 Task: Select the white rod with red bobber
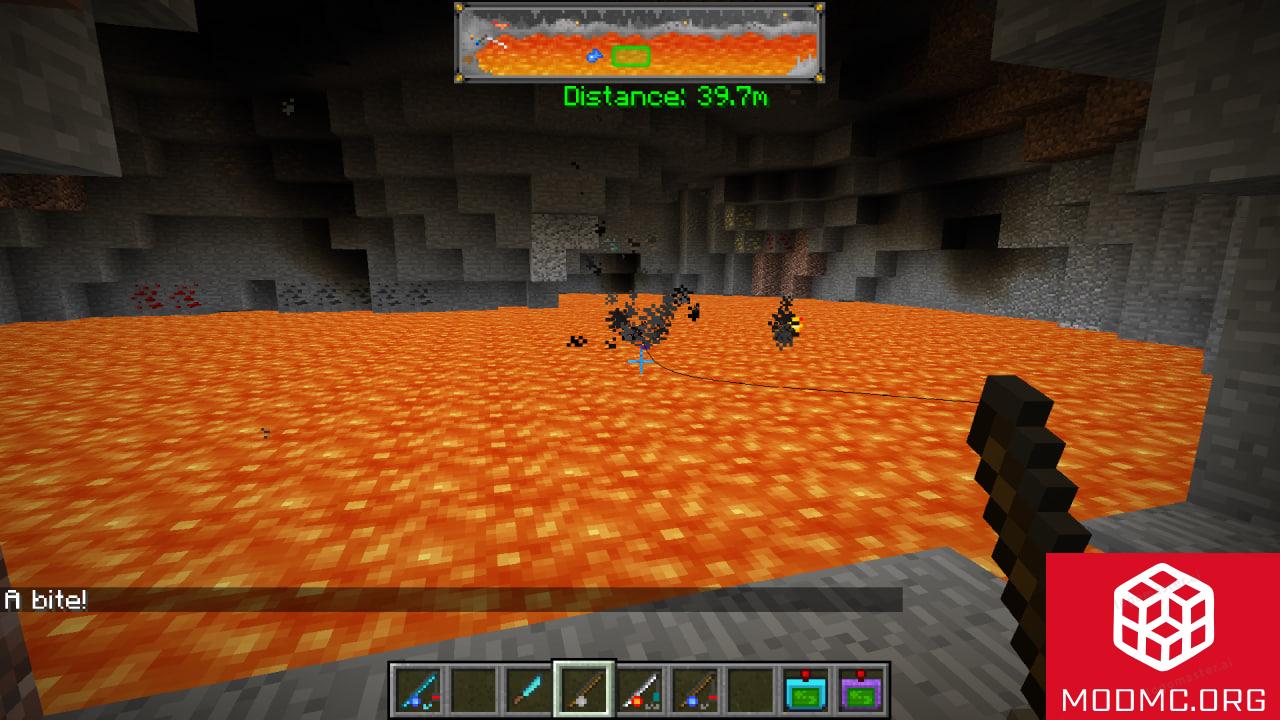click(637, 688)
